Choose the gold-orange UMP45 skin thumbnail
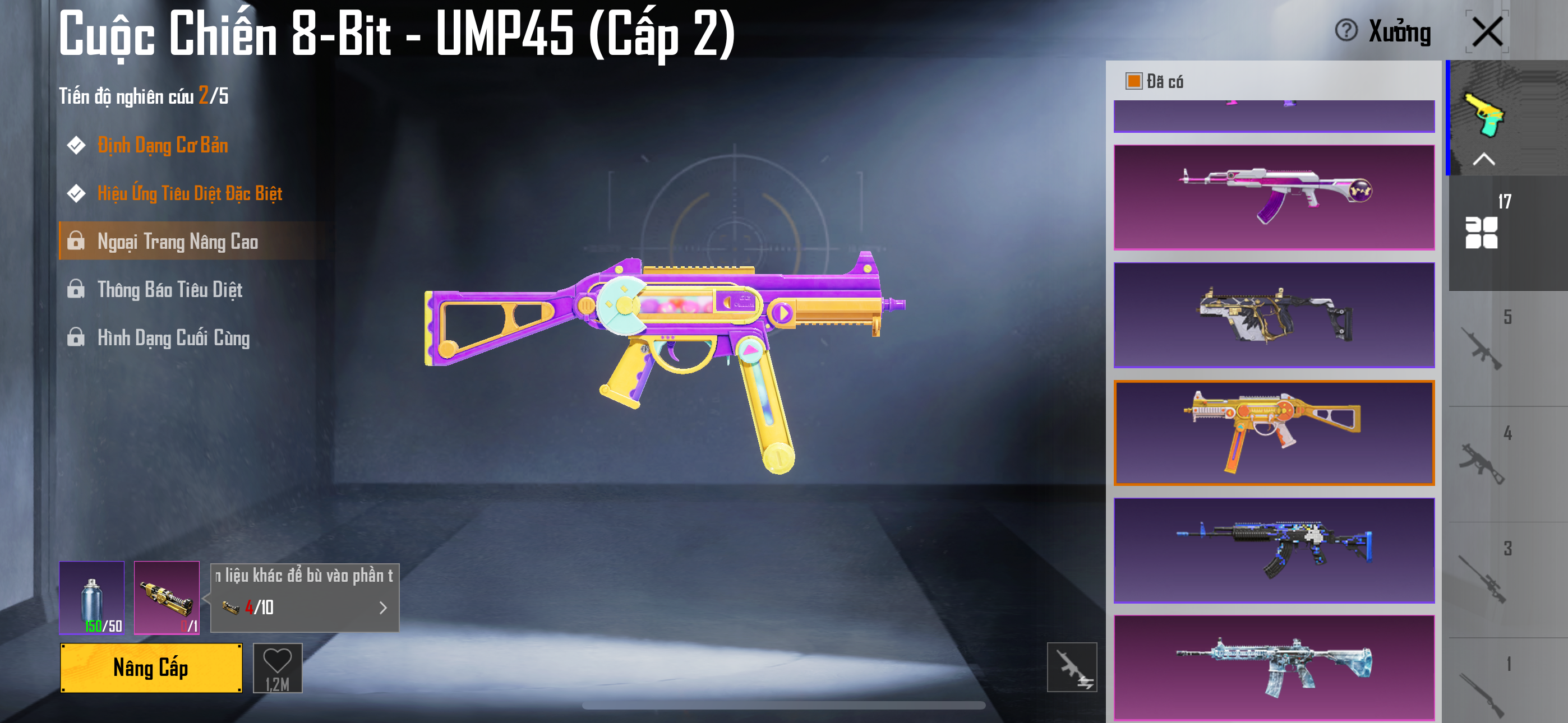Screen dimensions: 1568x723 (1274, 433)
